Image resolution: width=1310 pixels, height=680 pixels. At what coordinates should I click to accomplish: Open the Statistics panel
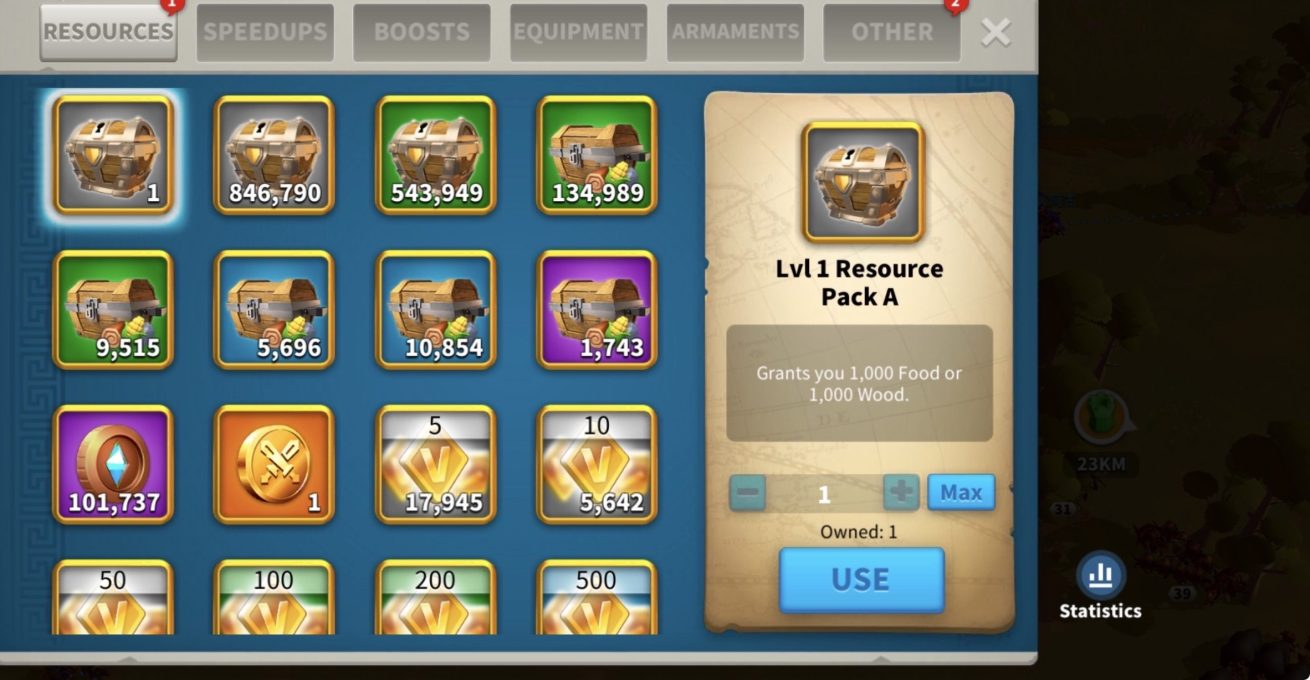(1100, 586)
